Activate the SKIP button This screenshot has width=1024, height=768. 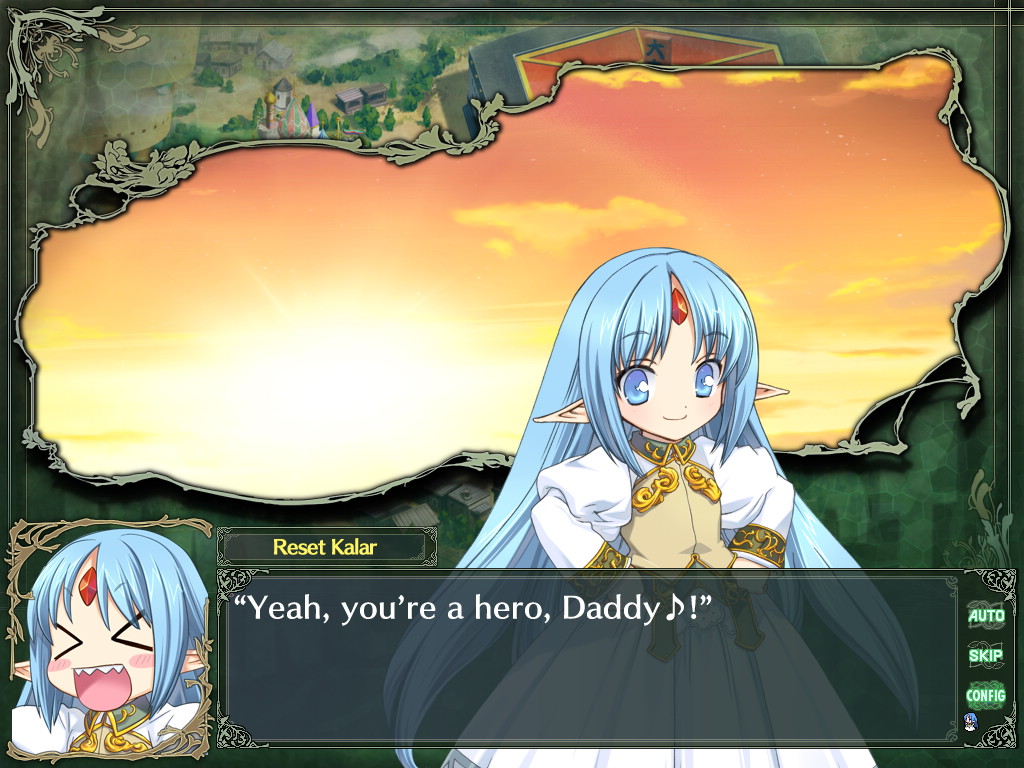[985, 655]
